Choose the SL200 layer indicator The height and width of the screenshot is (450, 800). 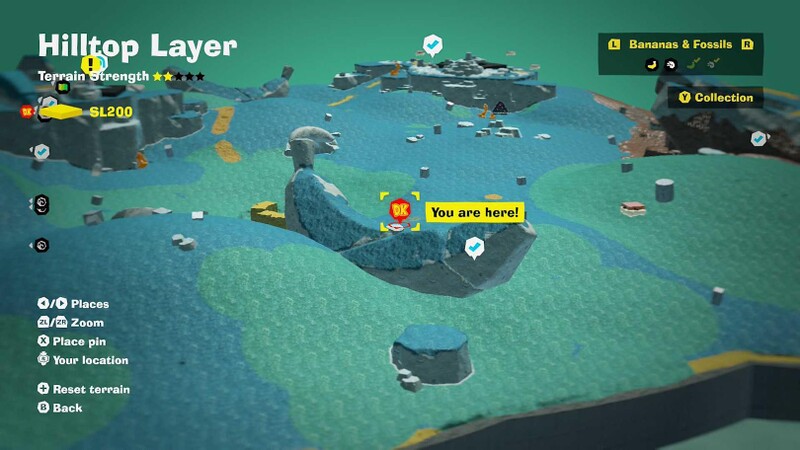pyautogui.click(x=110, y=112)
